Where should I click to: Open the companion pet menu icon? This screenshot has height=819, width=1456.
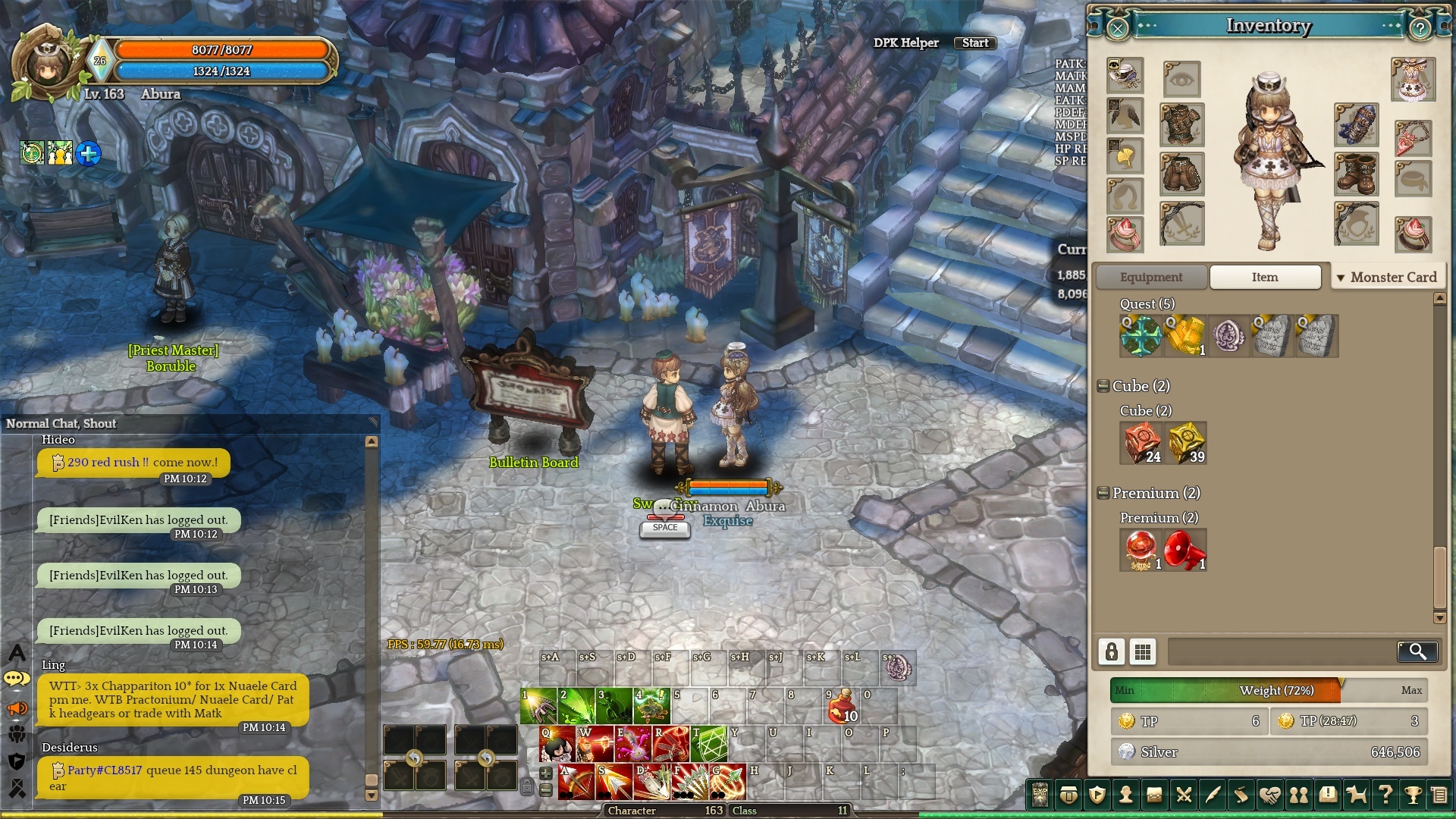pyautogui.click(x=1356, y=795)
